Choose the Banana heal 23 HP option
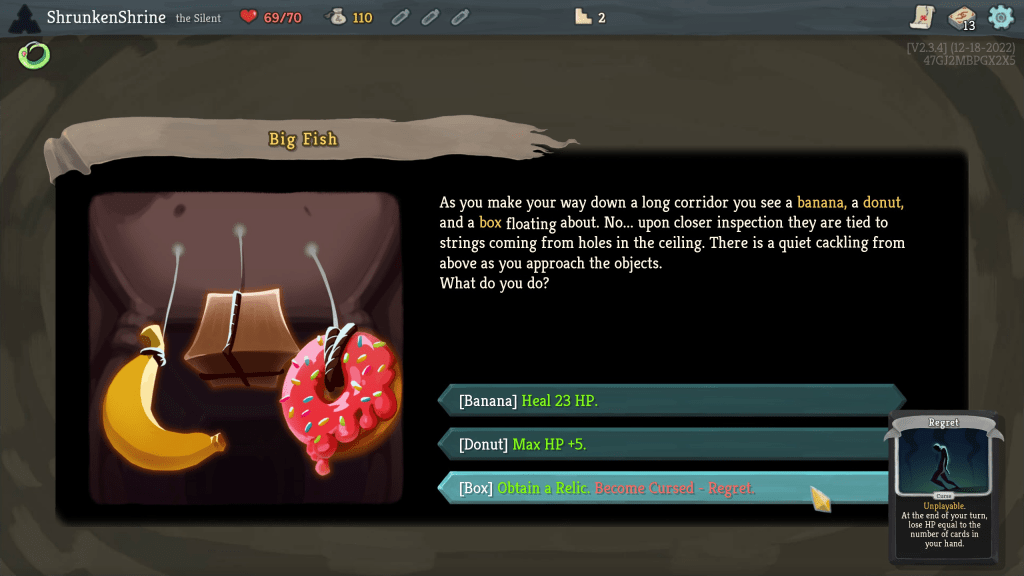This screenshot has height=576, width=1024. (x=670, y=401)
